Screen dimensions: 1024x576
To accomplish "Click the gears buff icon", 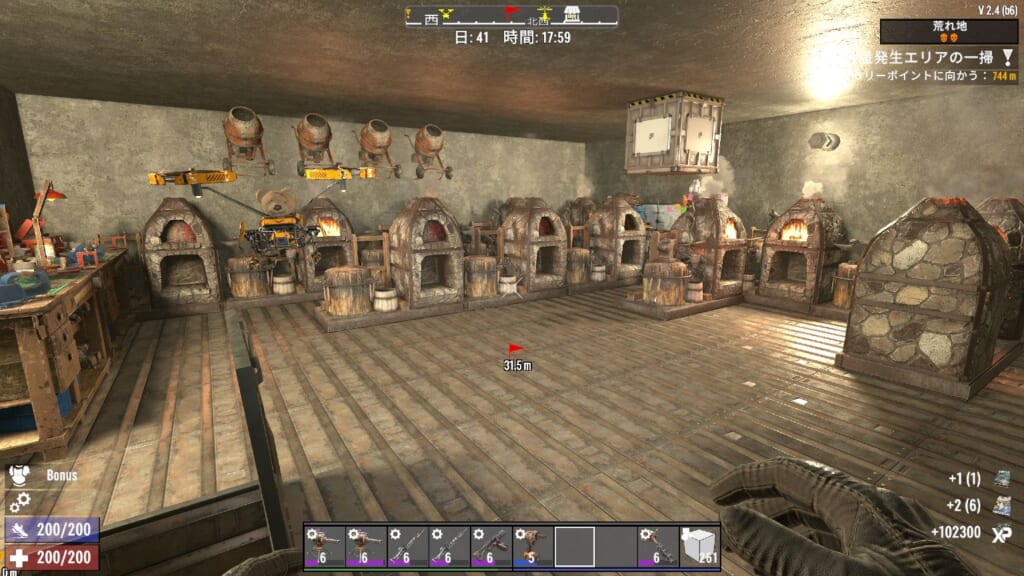I will [19, 502].
